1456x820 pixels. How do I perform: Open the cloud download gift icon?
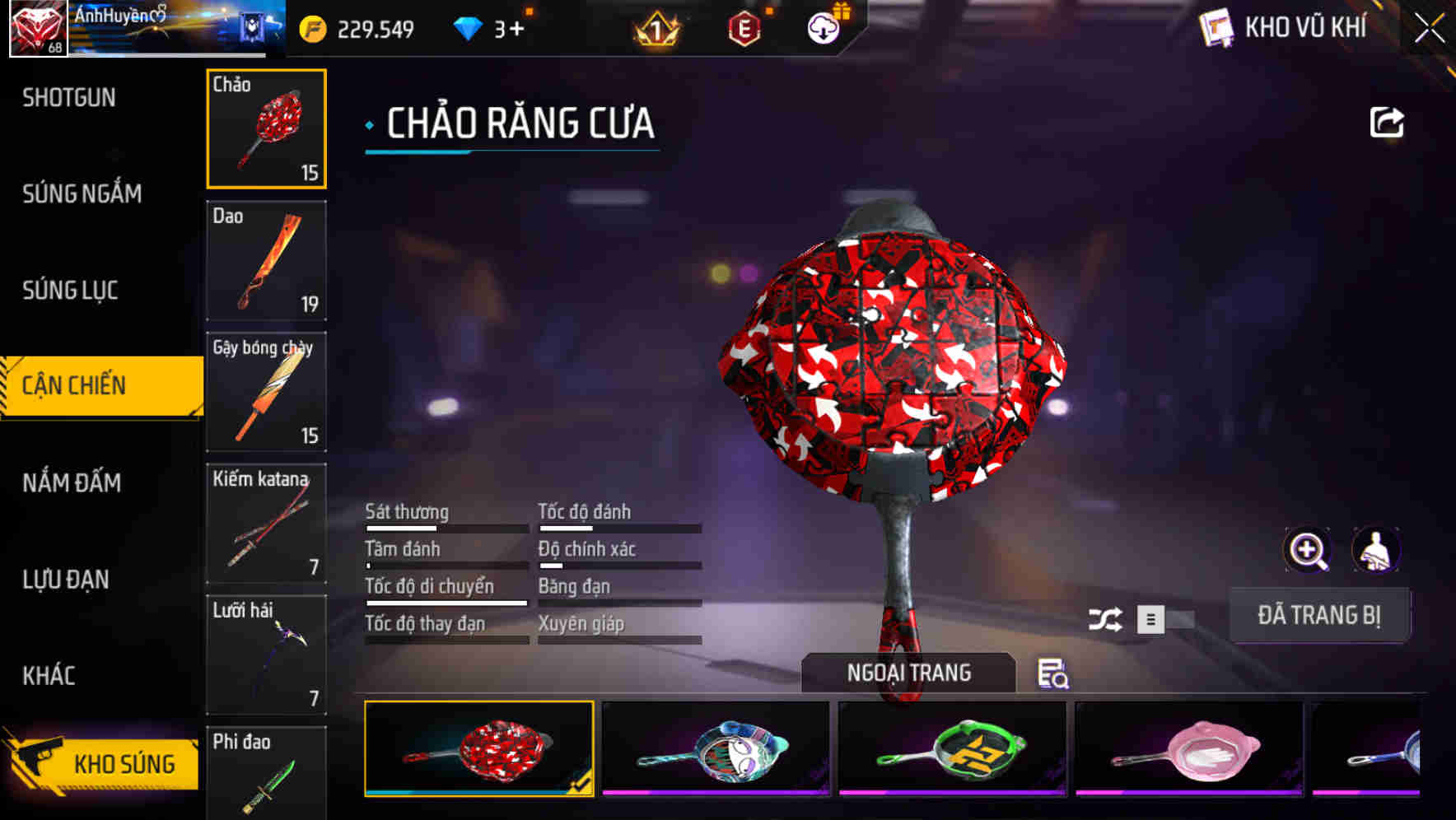point(822,26)
